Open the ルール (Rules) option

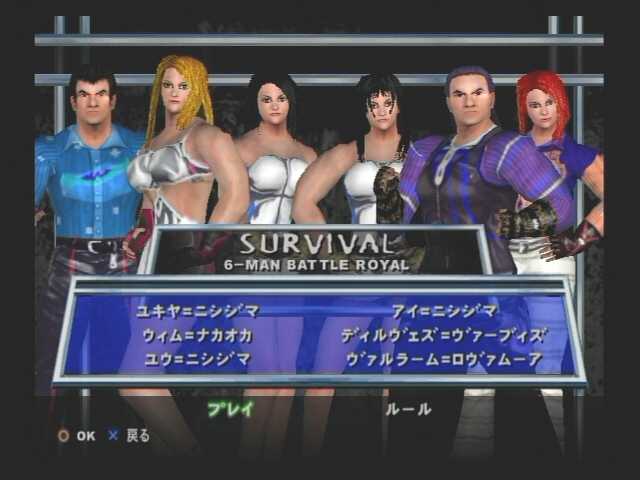408,408
